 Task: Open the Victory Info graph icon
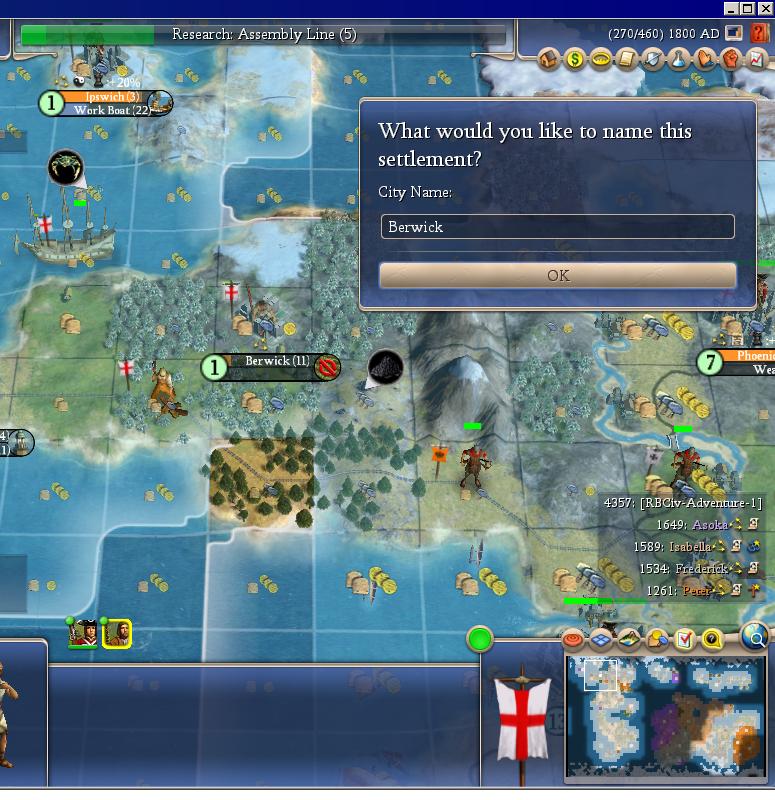click(755, 60)
